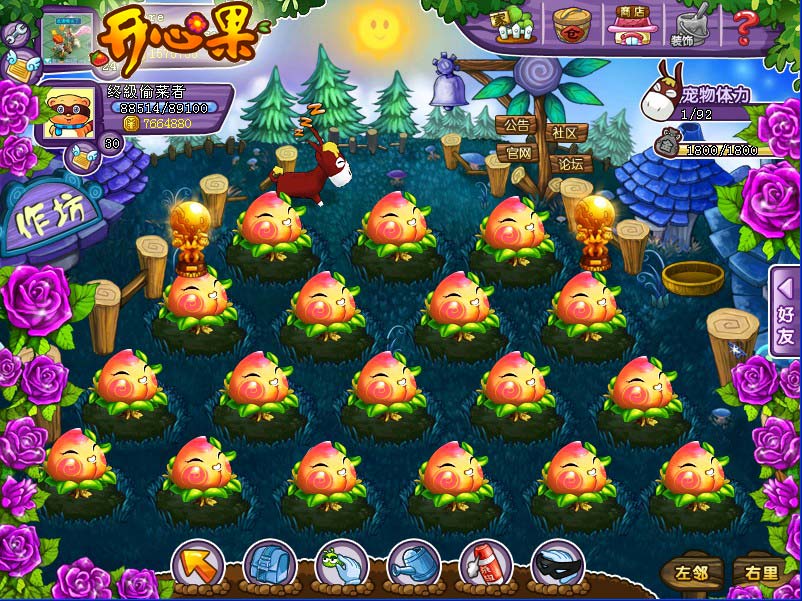Open the shop (商店)
Viewport: 802px width, 601px height.
pos(630,24)
